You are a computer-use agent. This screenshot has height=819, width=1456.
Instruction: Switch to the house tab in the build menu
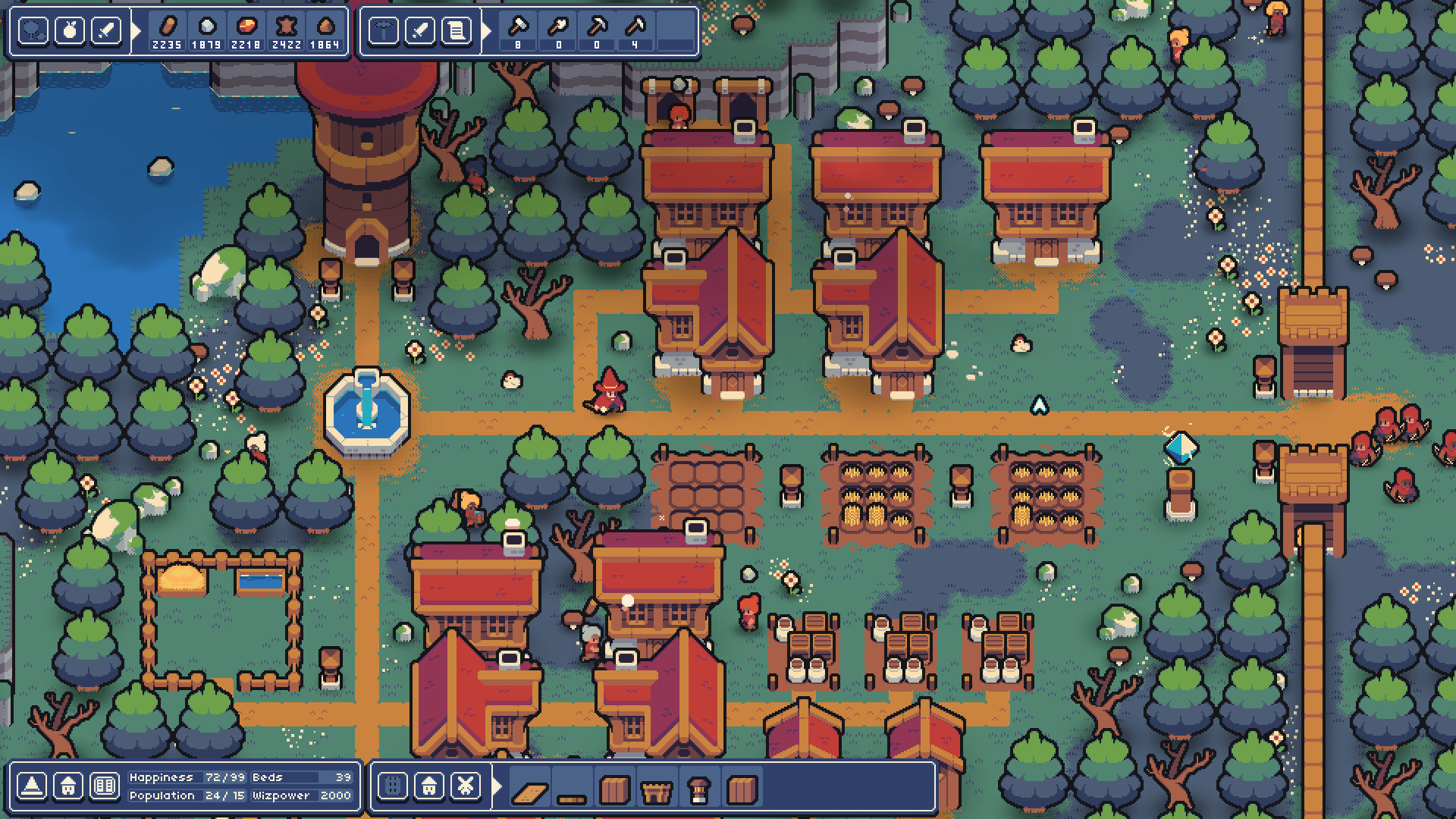(x=428, y=787)
